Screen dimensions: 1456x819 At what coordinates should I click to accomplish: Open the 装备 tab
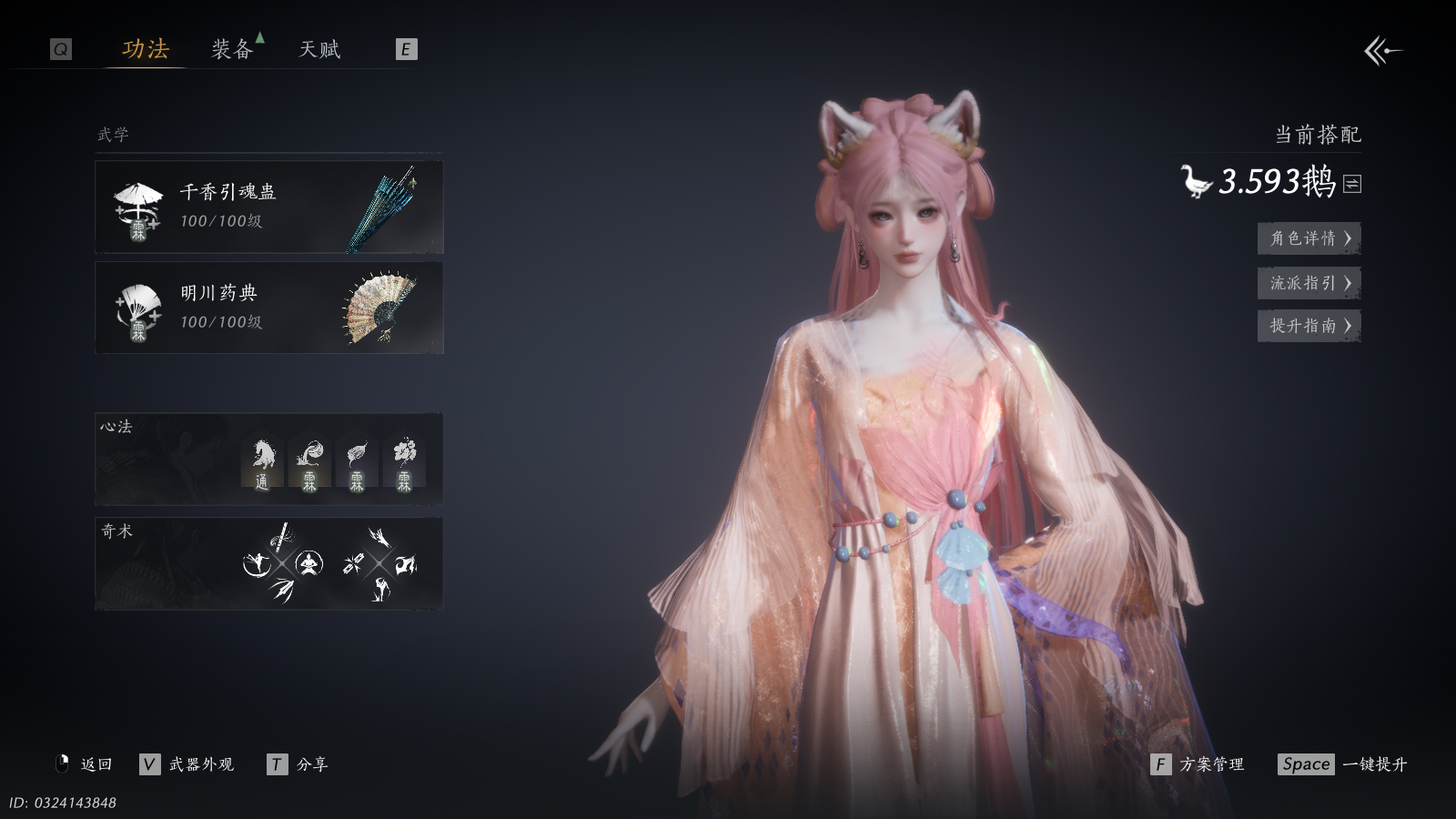coord(232,49)
